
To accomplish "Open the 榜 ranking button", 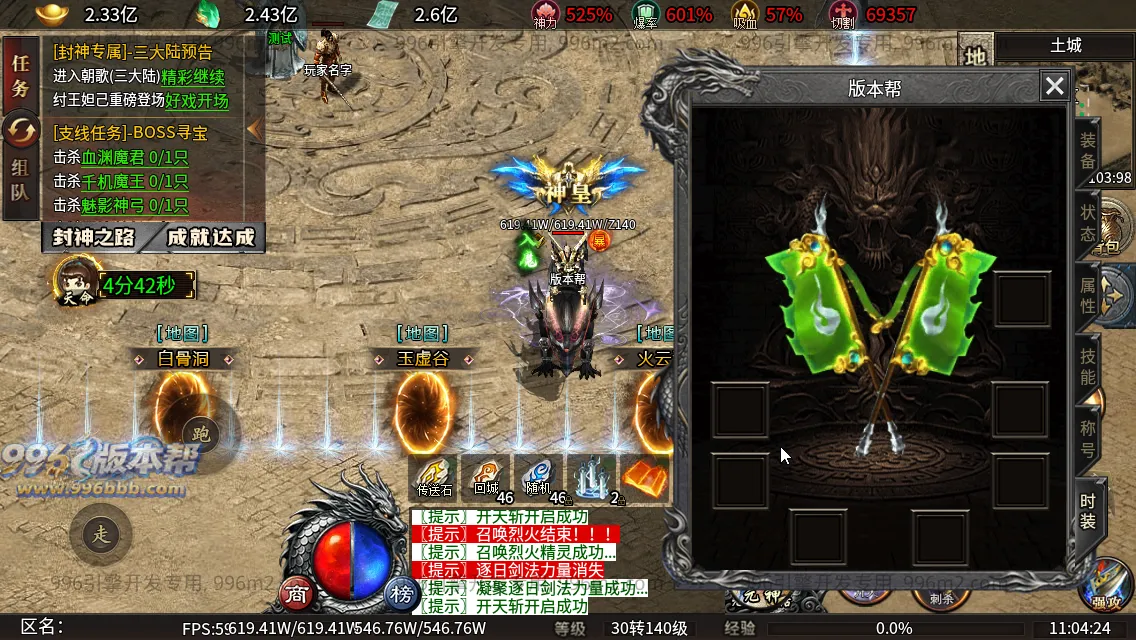I will pos(402,593).
